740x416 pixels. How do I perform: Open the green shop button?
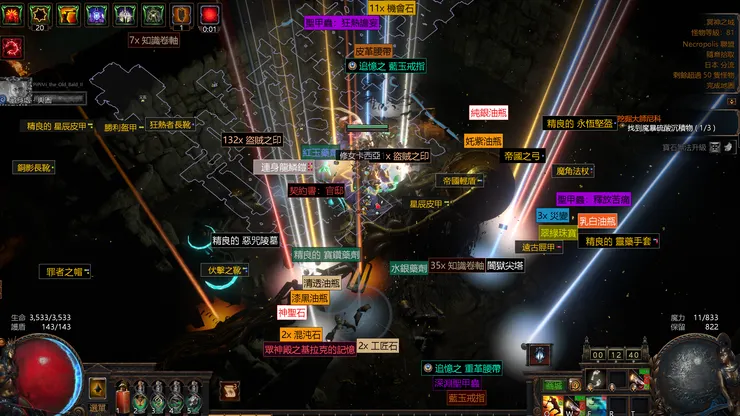[x=553, y=385]
